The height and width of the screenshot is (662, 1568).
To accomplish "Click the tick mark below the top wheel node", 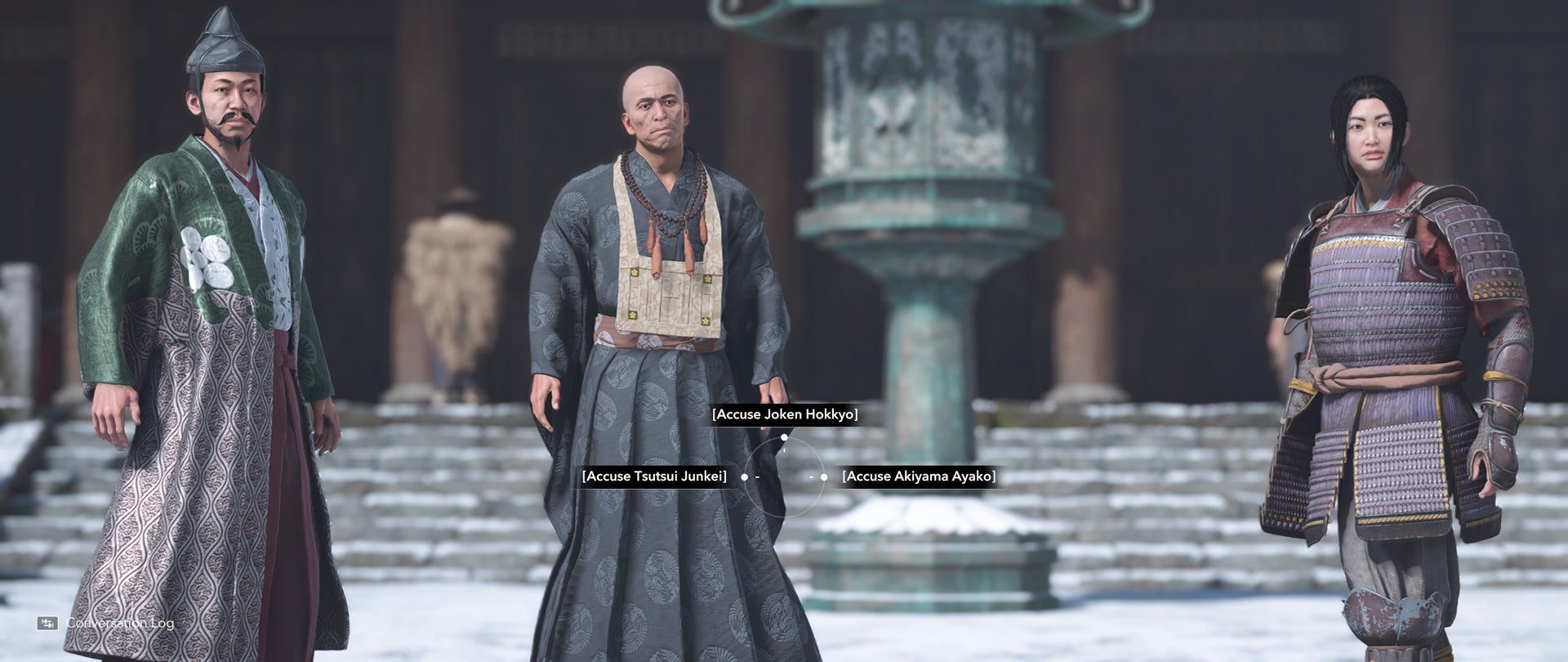I will pos(784,449).
